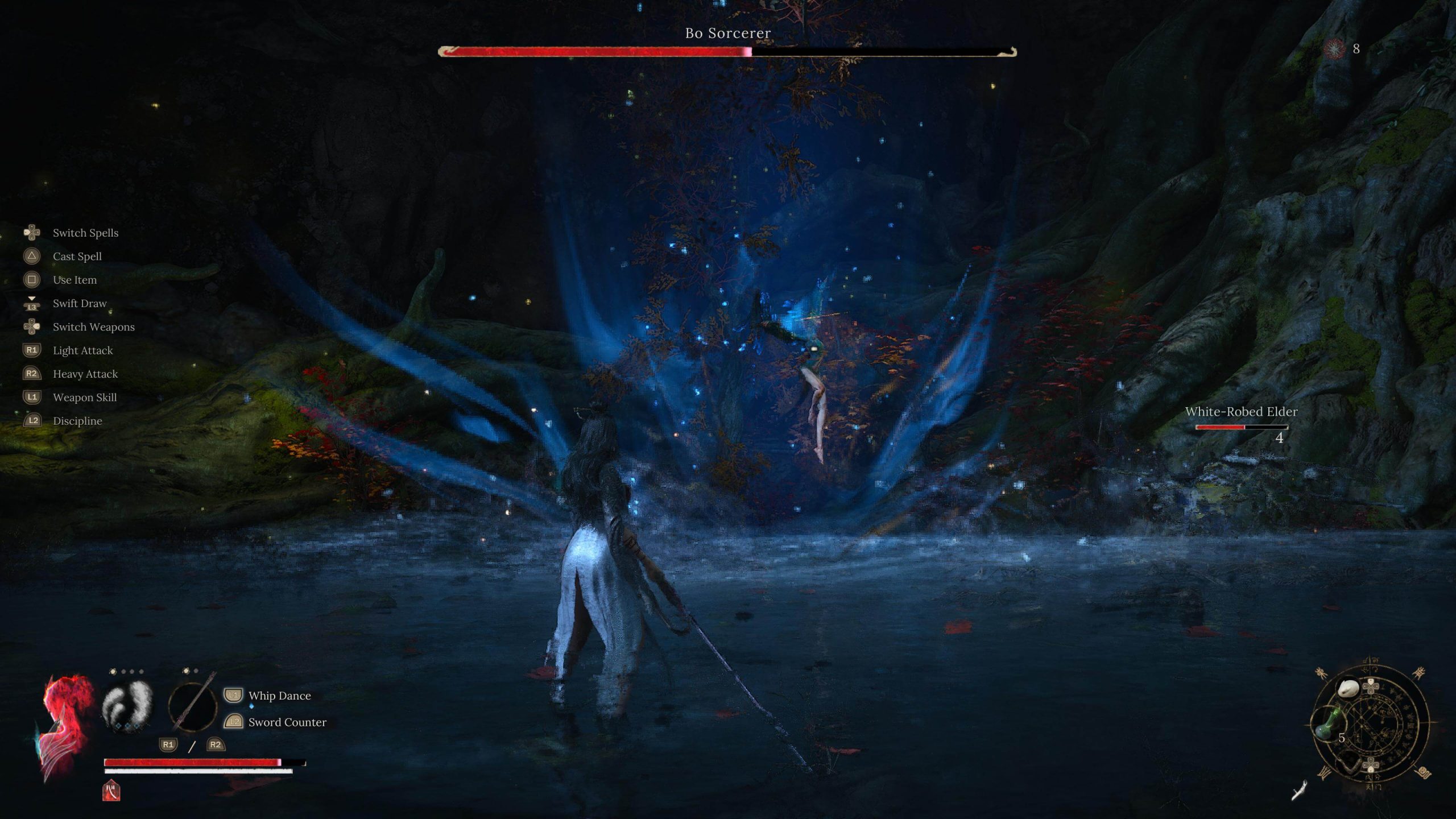Choose the Sword Counter discipline label
The image size is (1456, 819).
[287, 722]
